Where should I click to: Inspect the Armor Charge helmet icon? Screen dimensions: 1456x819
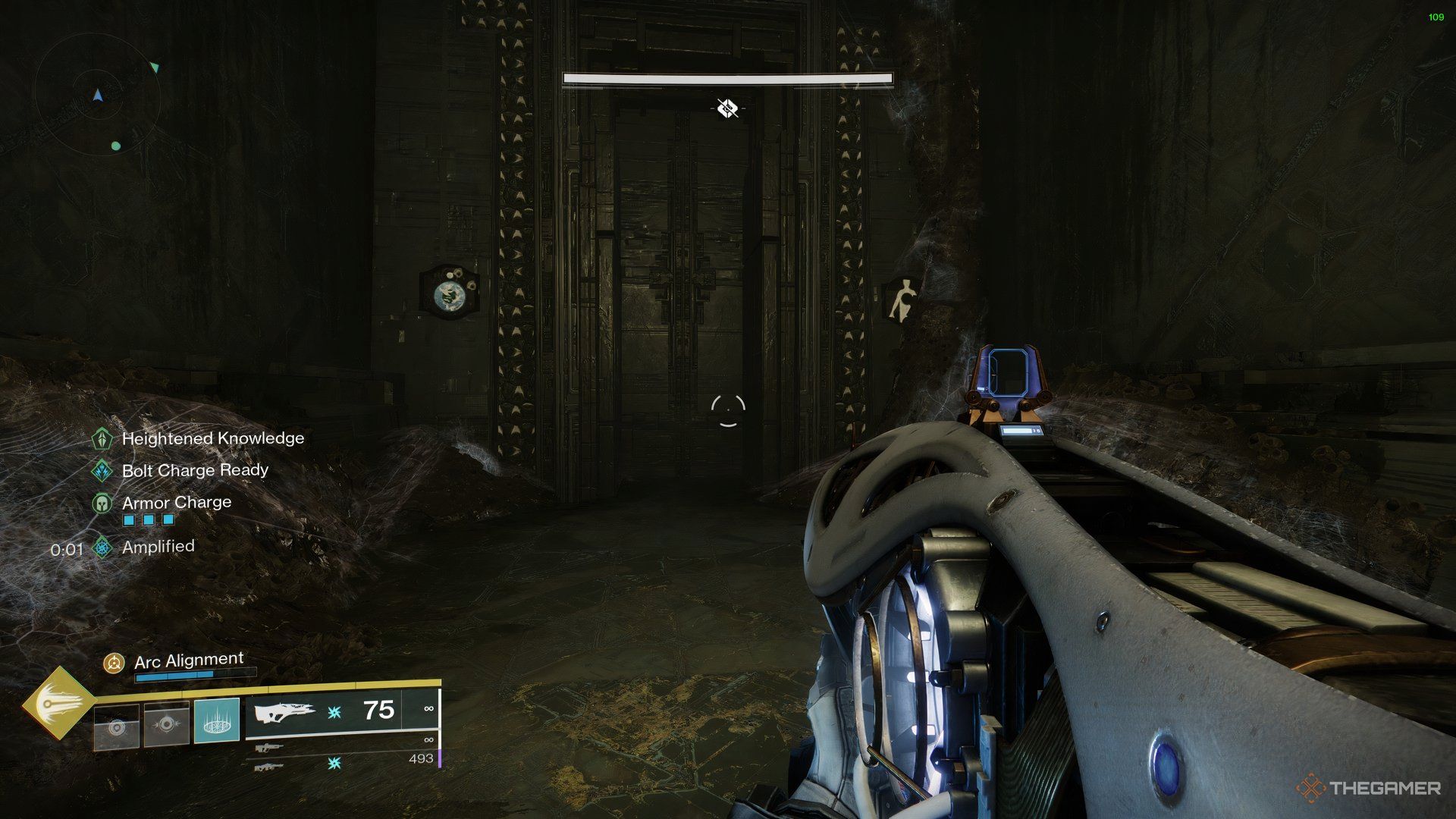(x=102, y=503)
